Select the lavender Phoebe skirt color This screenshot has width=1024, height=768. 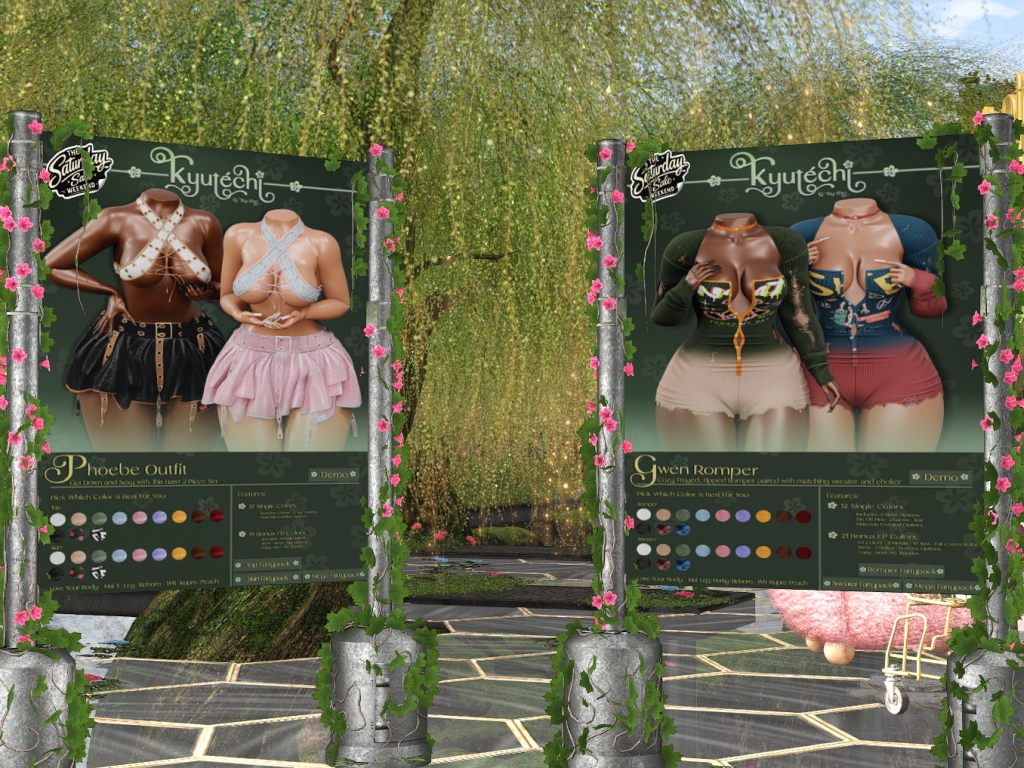(x=159, y=554)
